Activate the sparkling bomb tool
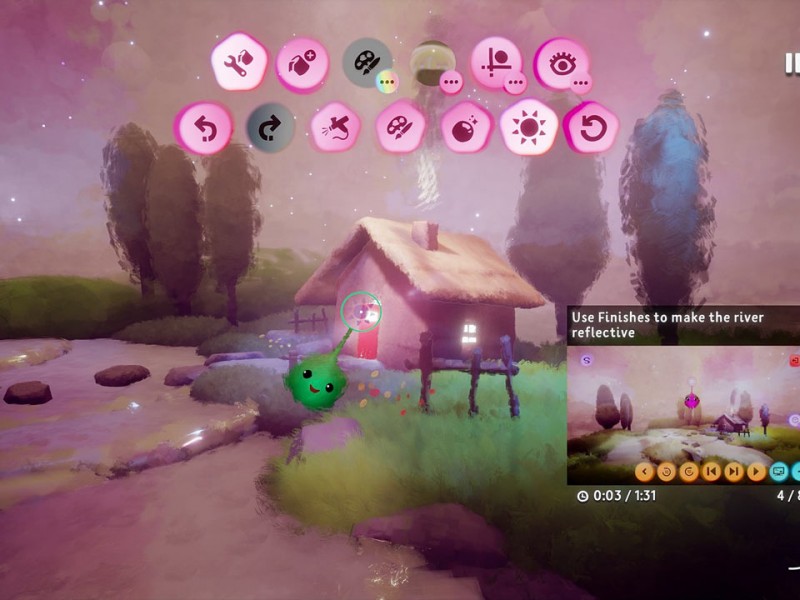 465,129
